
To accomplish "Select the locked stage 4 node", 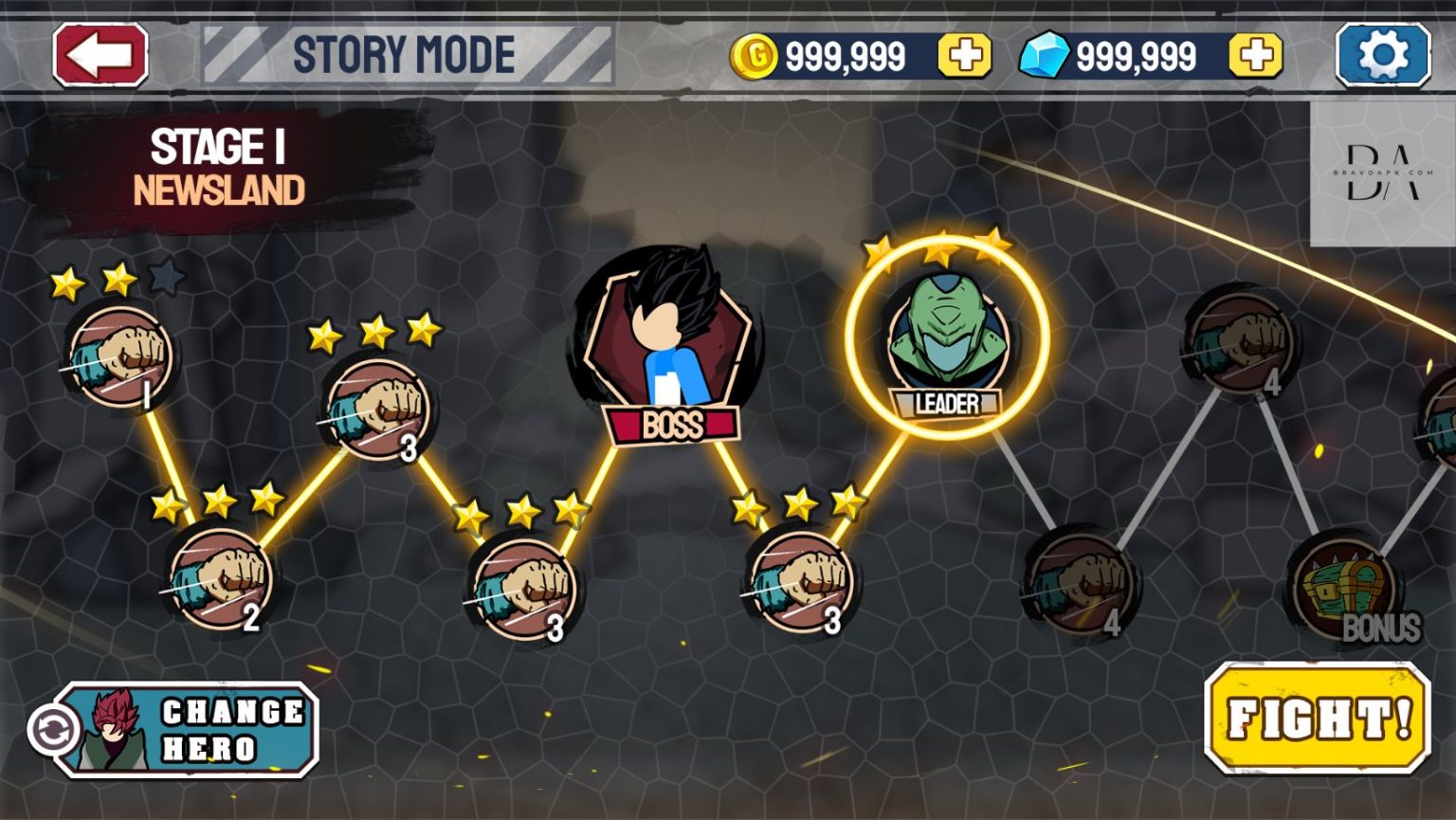I will 1081,583.
